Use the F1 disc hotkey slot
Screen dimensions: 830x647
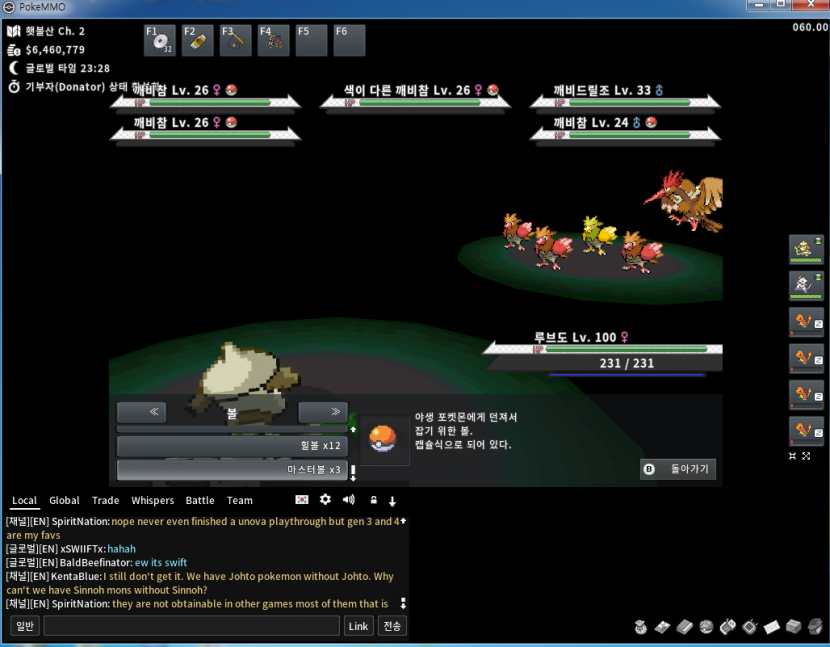(x=160, y=41)
